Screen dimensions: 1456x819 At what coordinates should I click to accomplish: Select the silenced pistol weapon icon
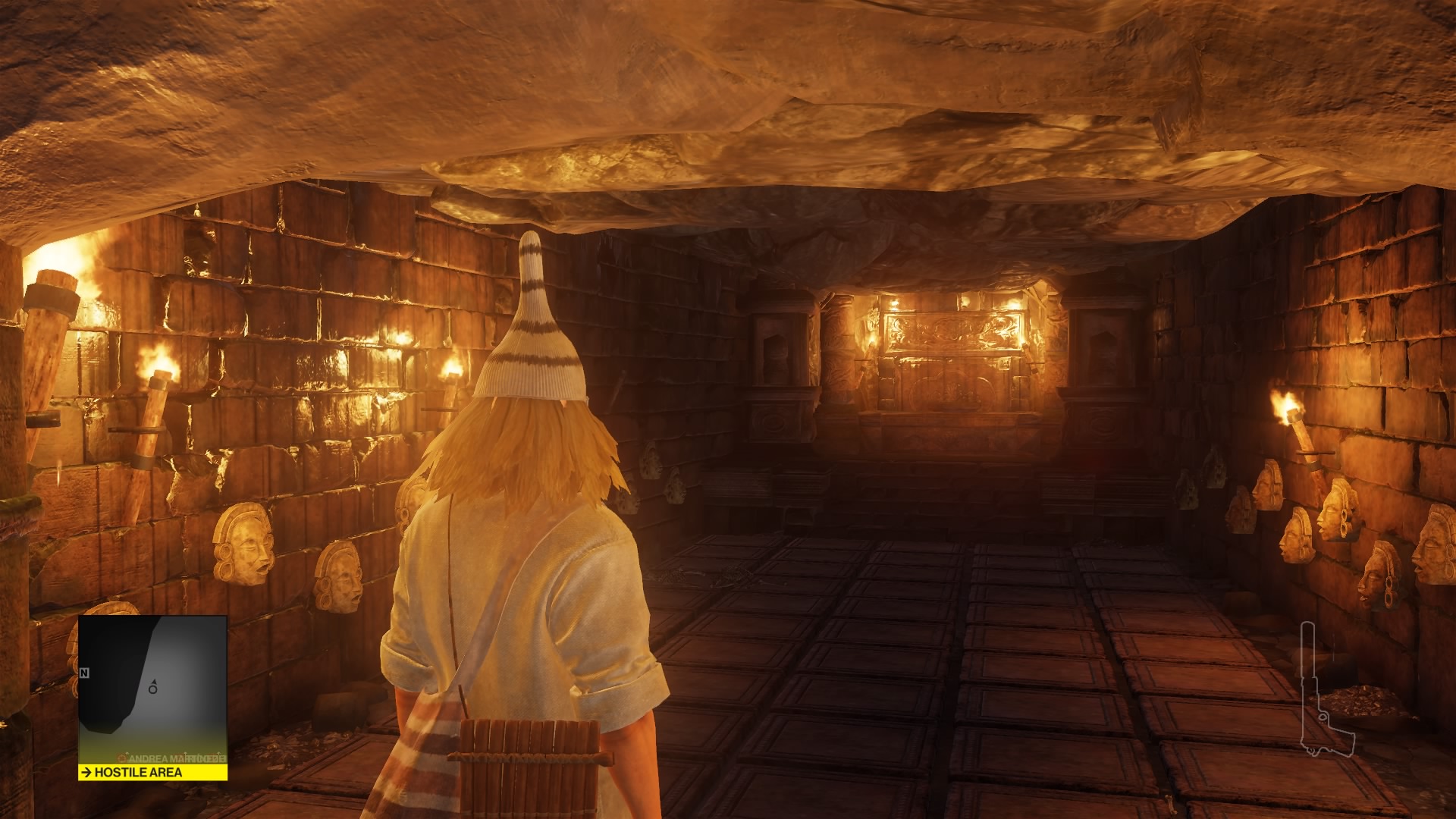1318,689
